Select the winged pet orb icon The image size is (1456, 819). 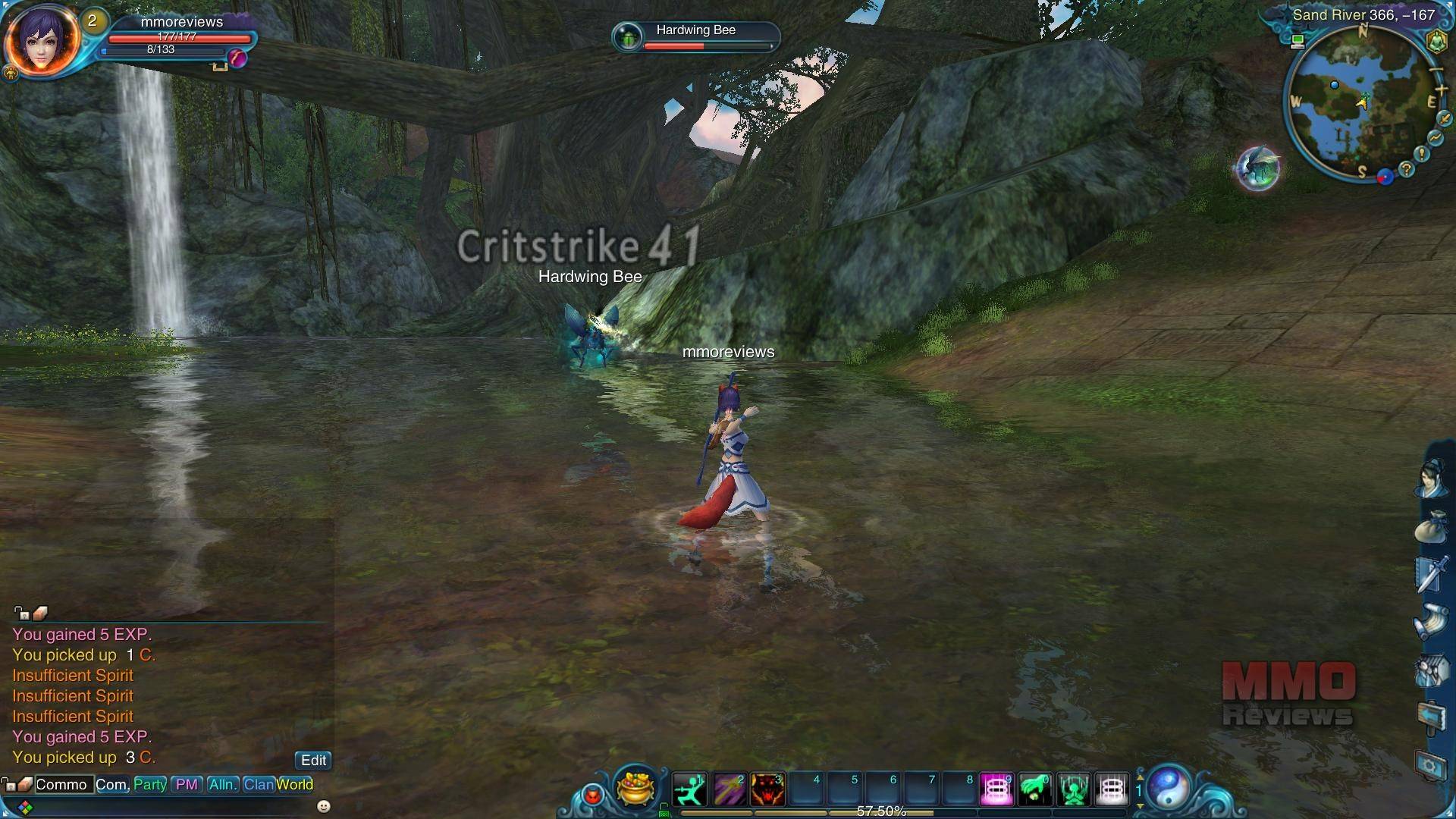click(x=1258, y=168)
